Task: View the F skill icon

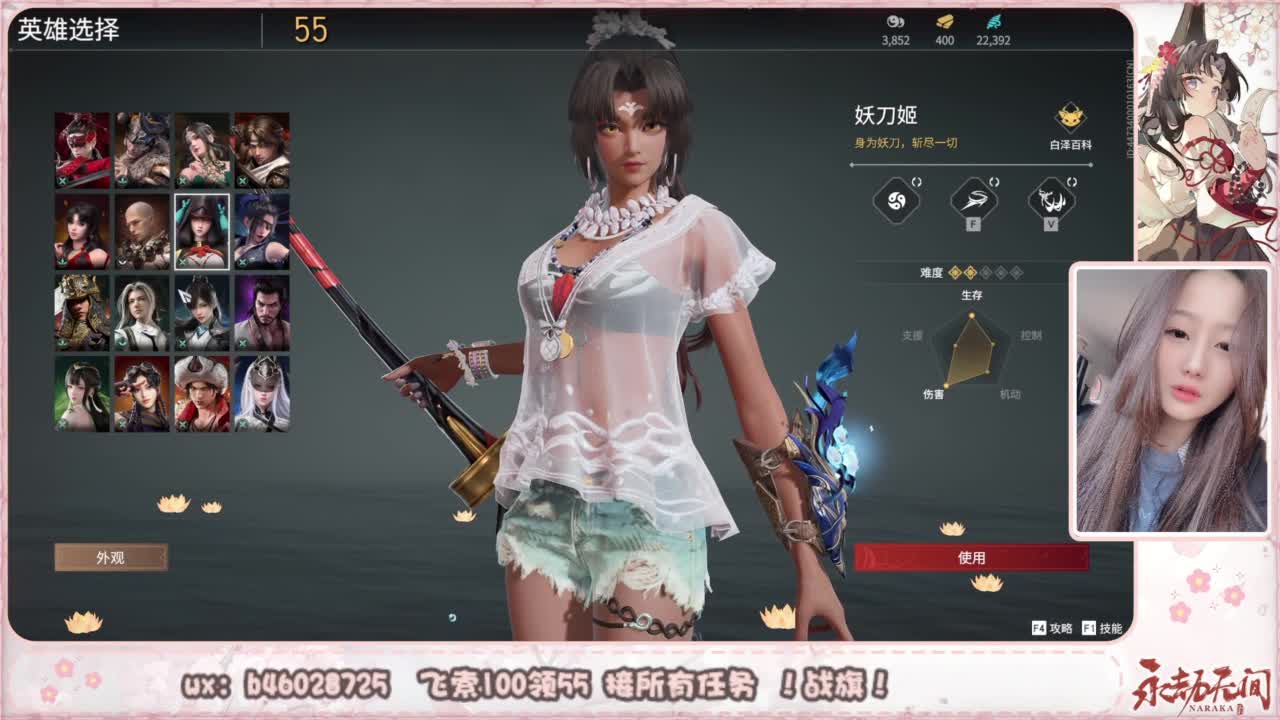Action: [973, 200]
